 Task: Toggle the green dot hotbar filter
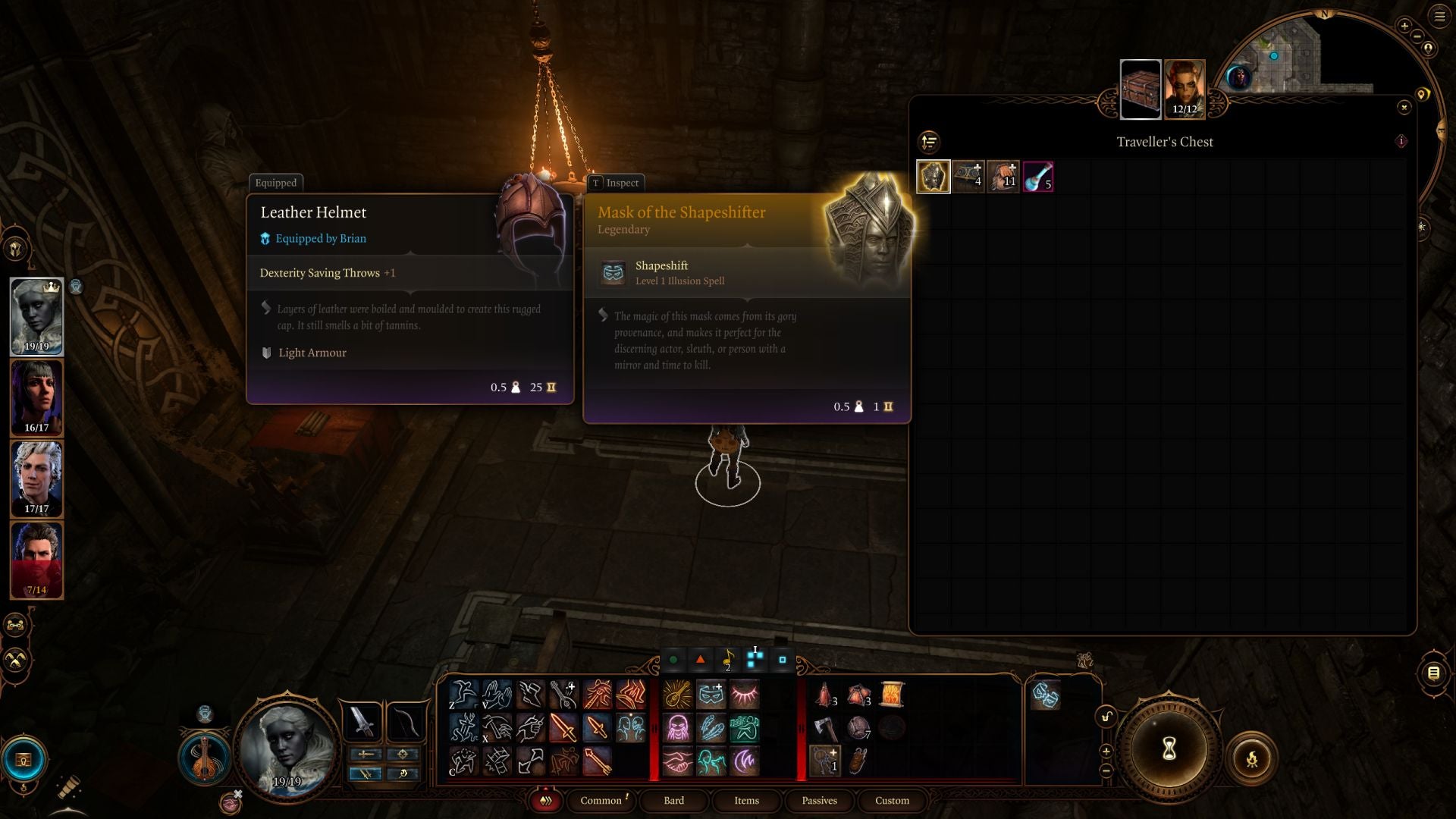[x=673, y=658]
